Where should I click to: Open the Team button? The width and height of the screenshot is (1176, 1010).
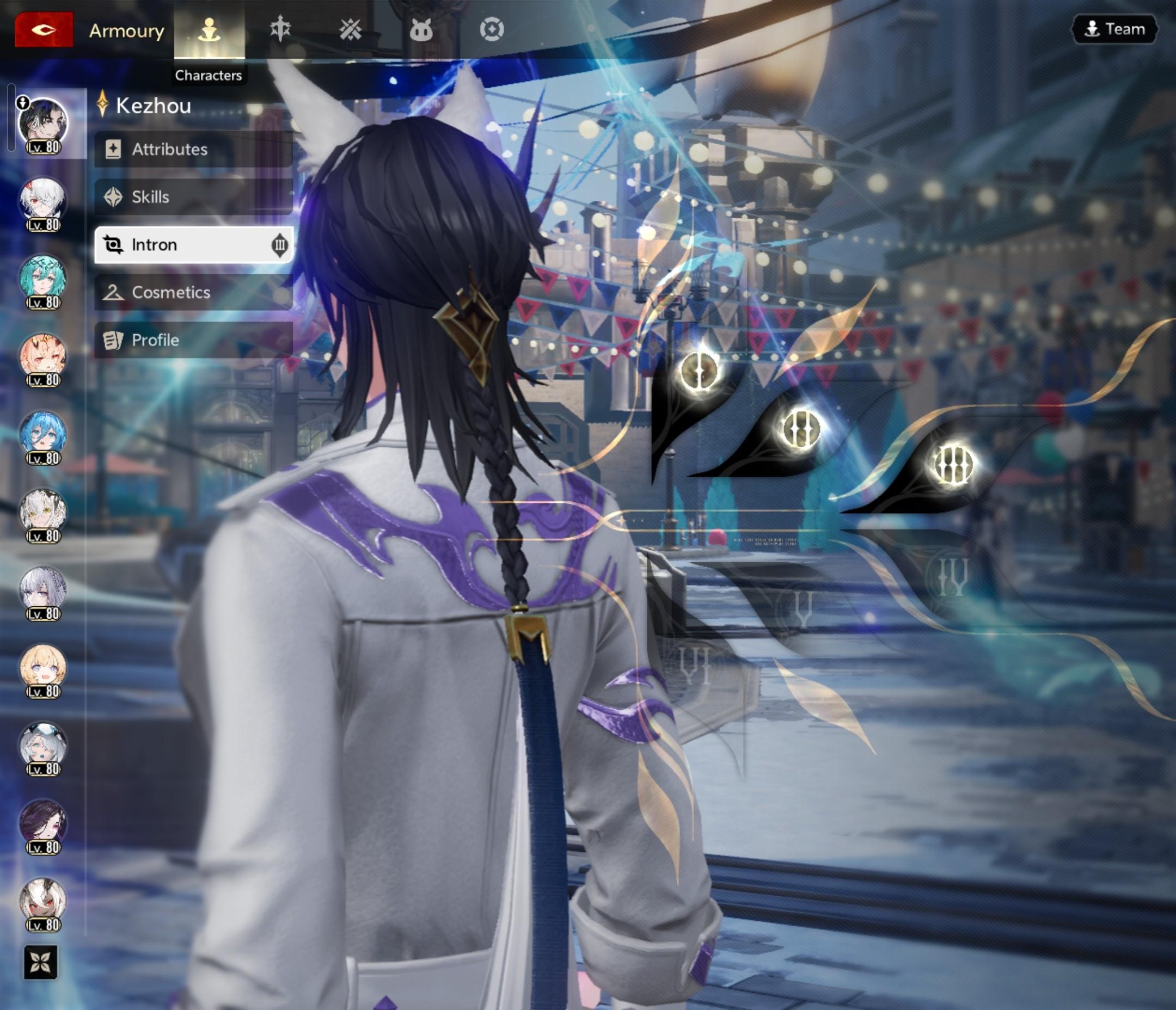1114,29
